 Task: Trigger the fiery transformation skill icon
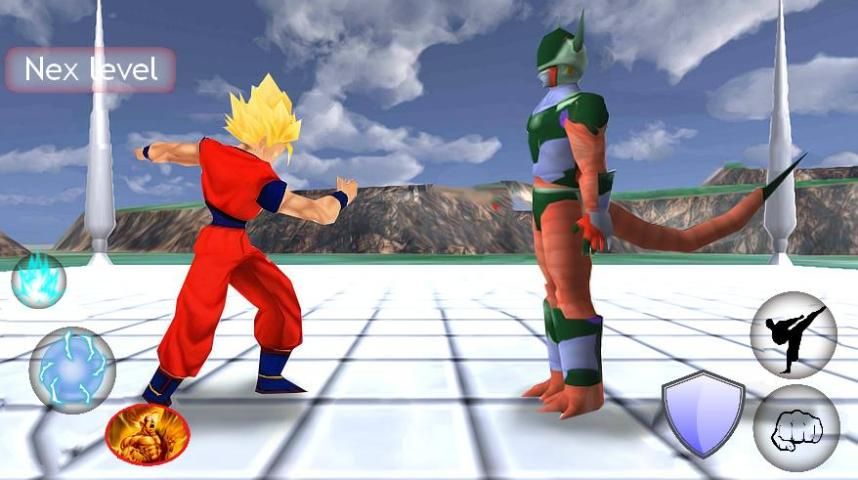pos(147,435)
